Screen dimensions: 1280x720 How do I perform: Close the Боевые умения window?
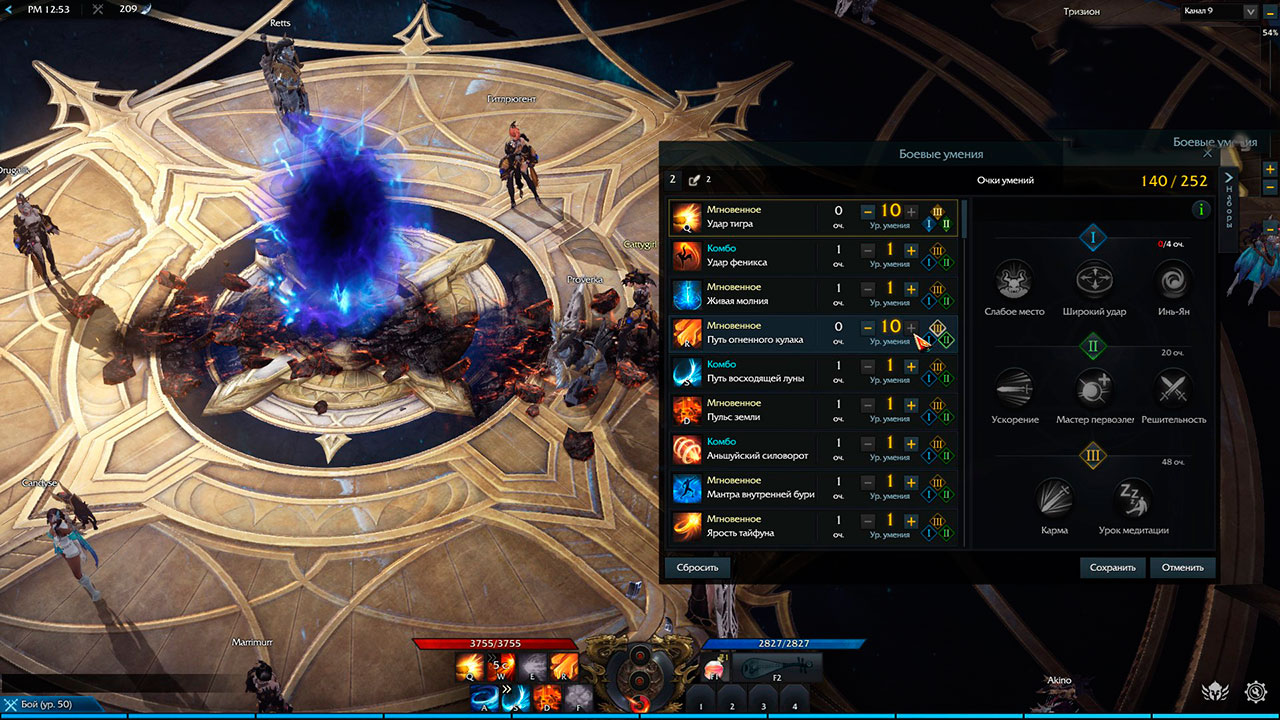1207,154
